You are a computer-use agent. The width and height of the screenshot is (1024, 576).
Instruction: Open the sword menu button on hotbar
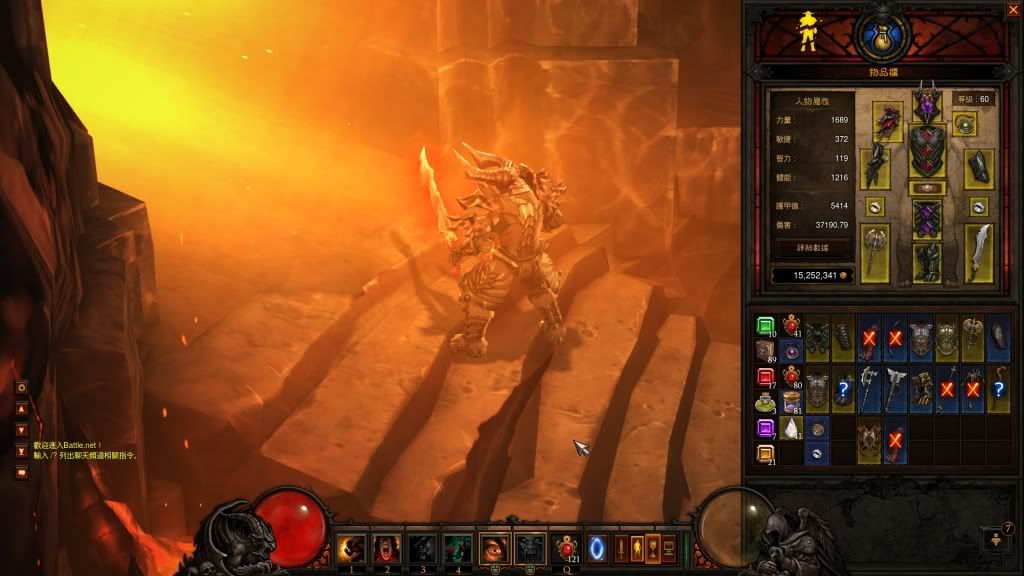(621, 547)
